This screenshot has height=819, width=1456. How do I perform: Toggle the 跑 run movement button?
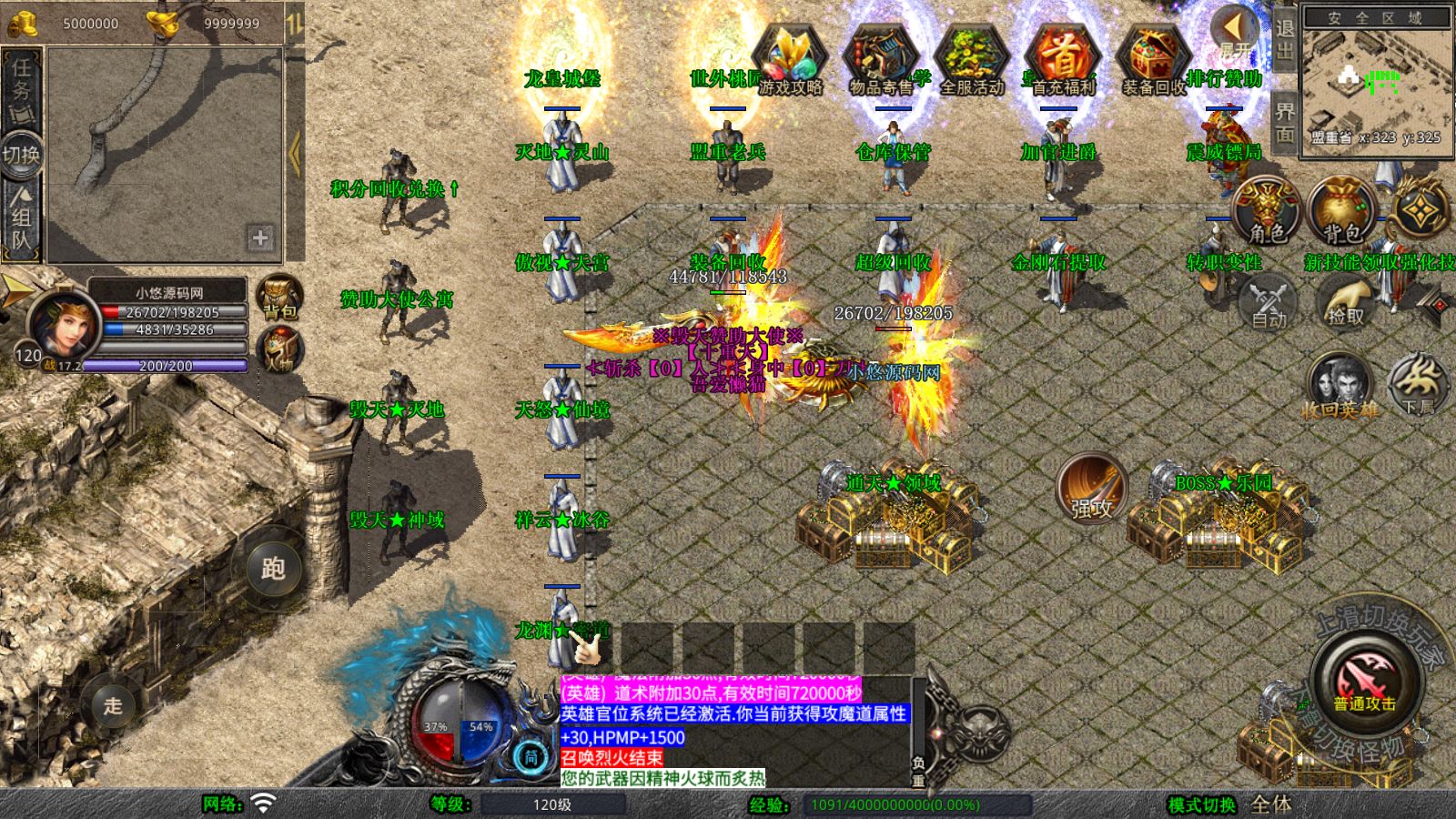[x=273, y=569]
